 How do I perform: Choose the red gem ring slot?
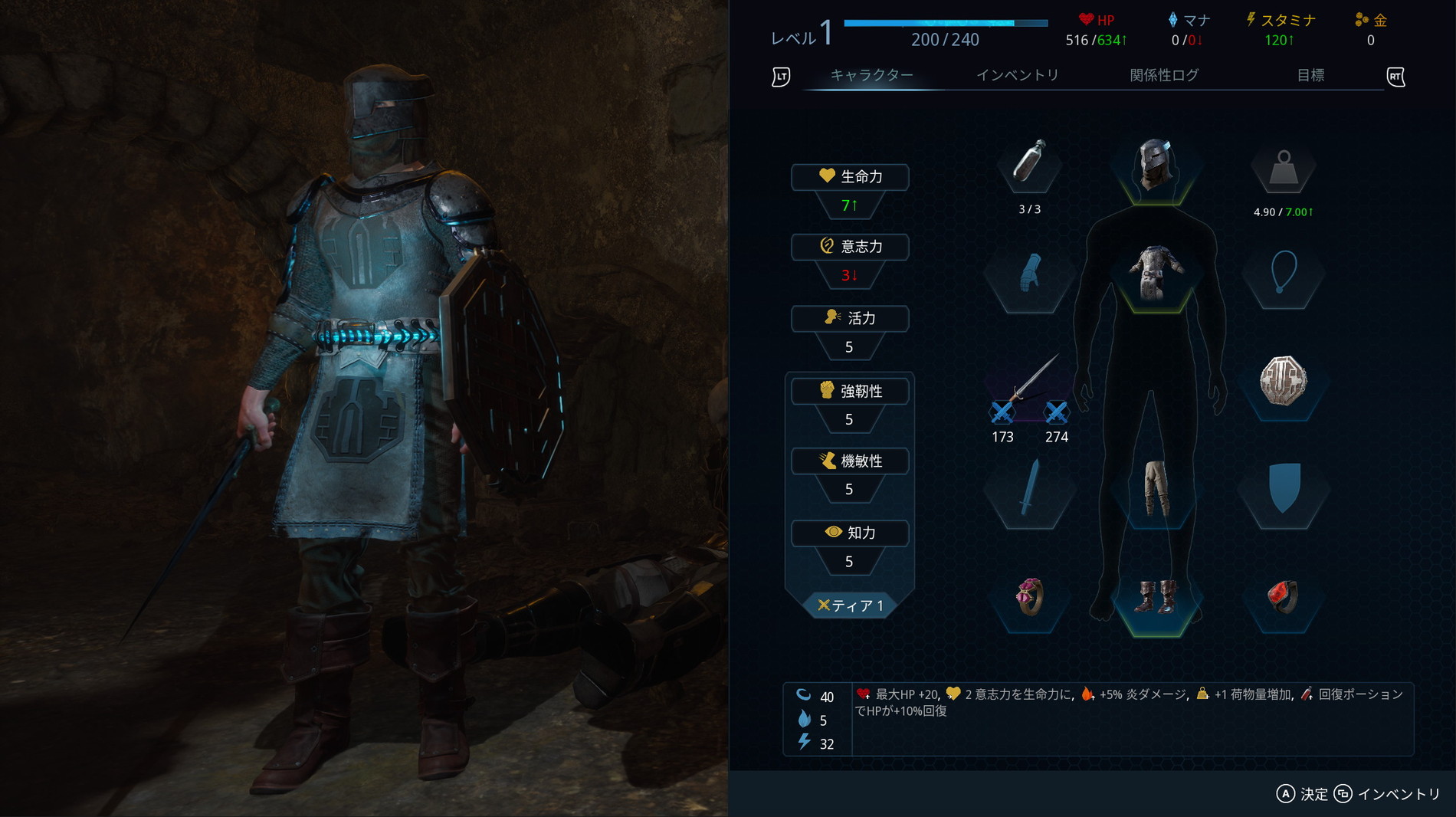click(x=1283, y=597)
